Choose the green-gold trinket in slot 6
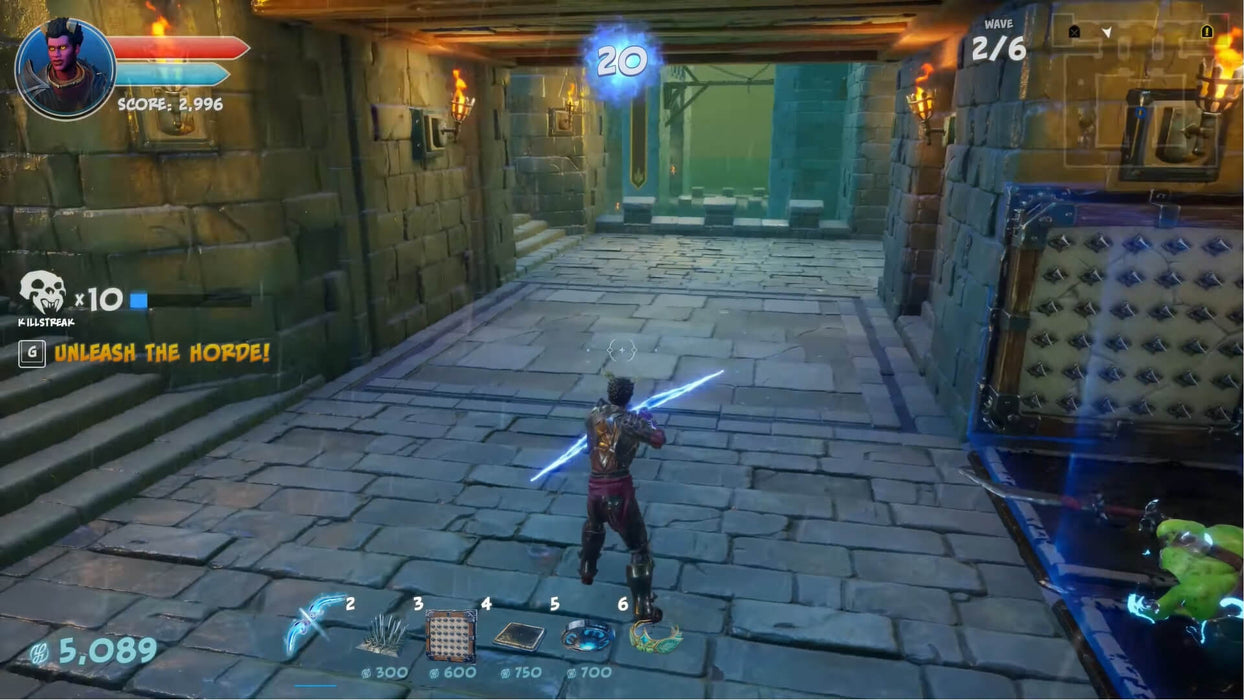The width and height of the screenshot is (1244, 700). [x=654, y=635]
